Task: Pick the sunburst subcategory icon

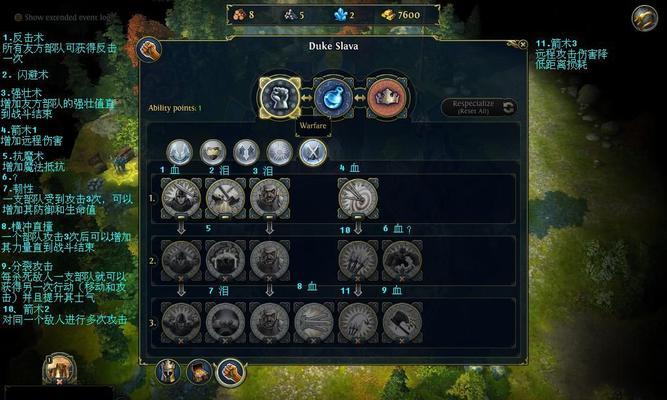Action: [279, 152]
